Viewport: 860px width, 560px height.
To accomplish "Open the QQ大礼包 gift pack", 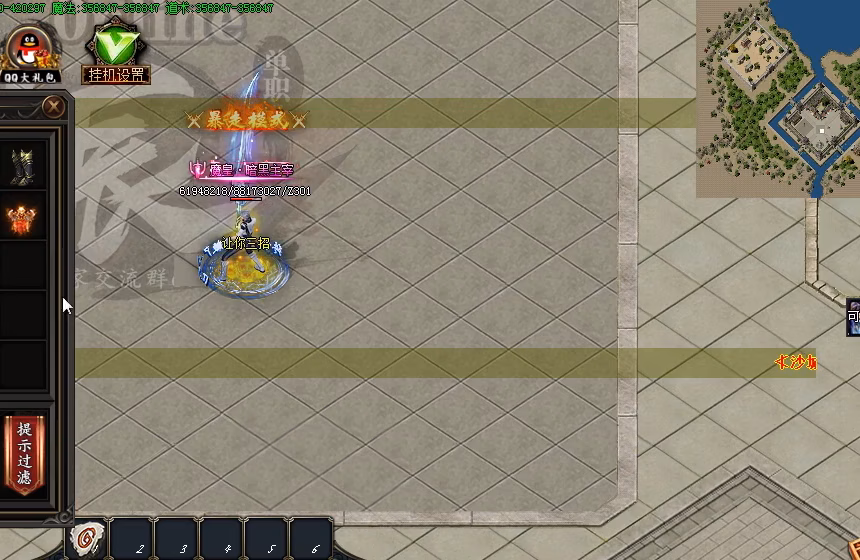I will tap(30, 53).
